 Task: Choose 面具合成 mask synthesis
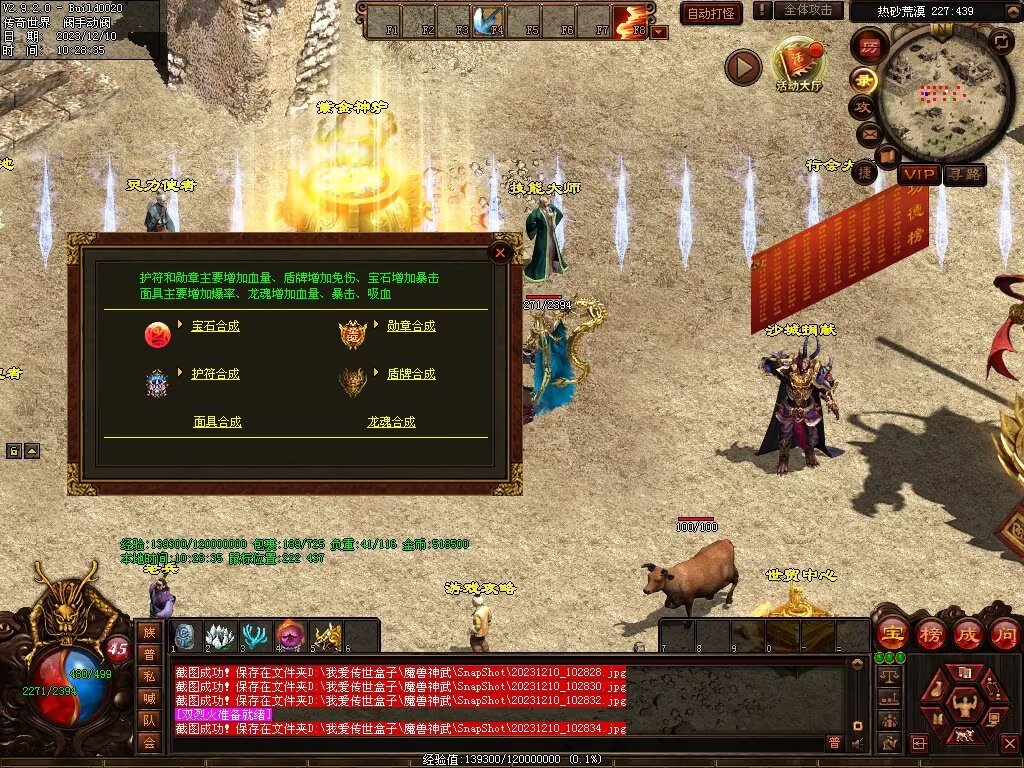tap(217, 422)
